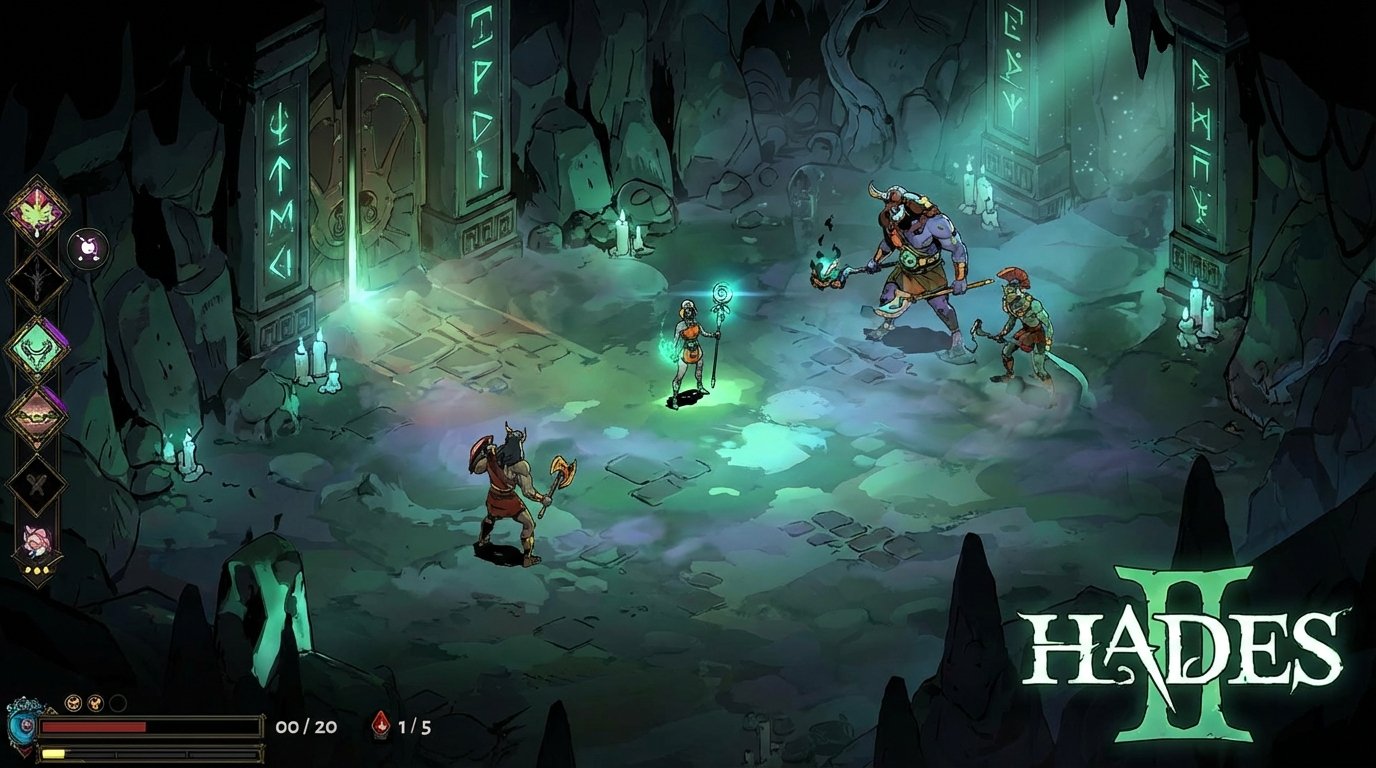Select the rose keepsake icon at sidebar bottom
The height and width of the screenshot is (768, 1376).
(x=36, y=542)
